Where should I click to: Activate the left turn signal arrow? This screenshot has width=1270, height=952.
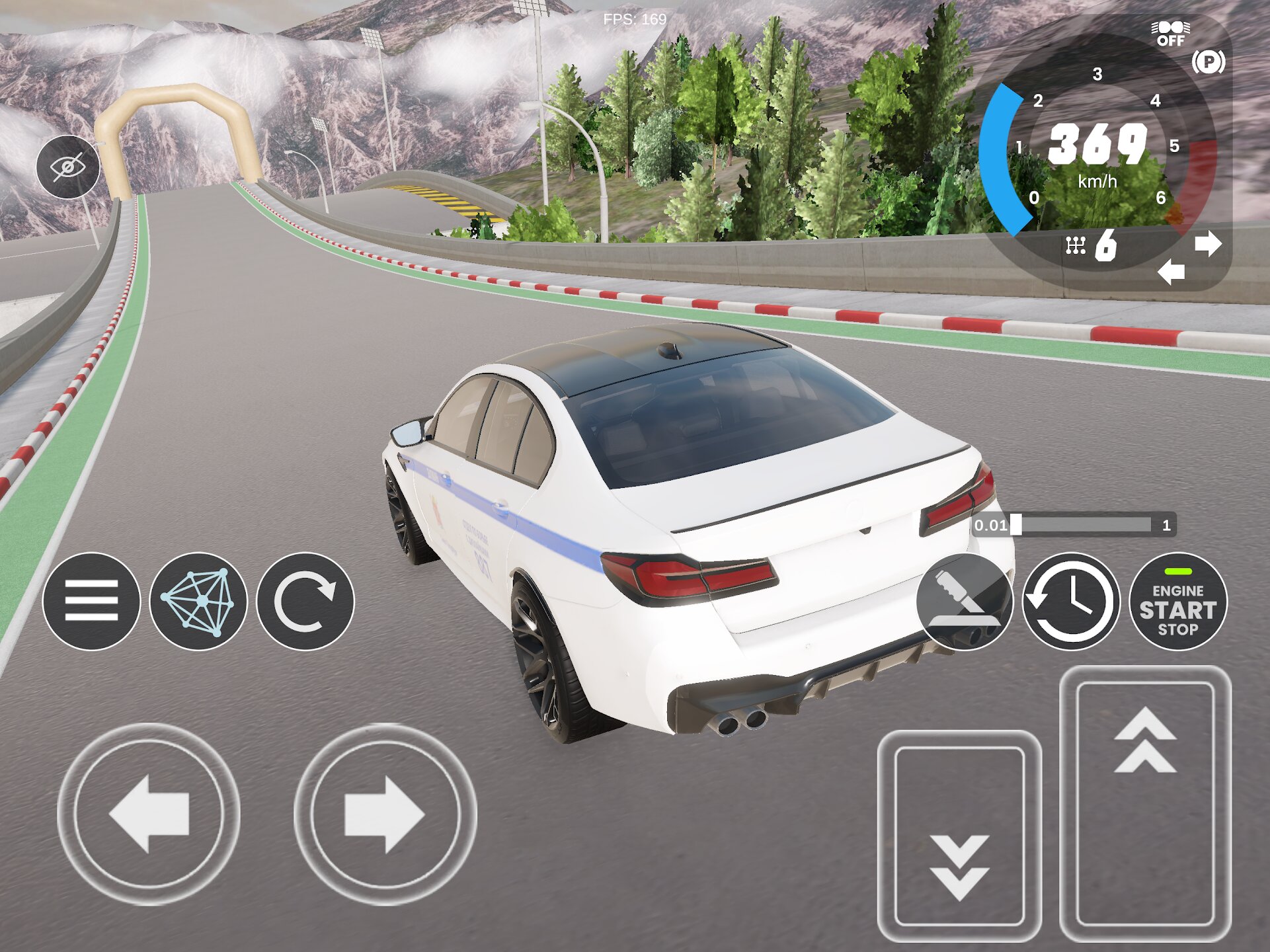[1171, 272]
